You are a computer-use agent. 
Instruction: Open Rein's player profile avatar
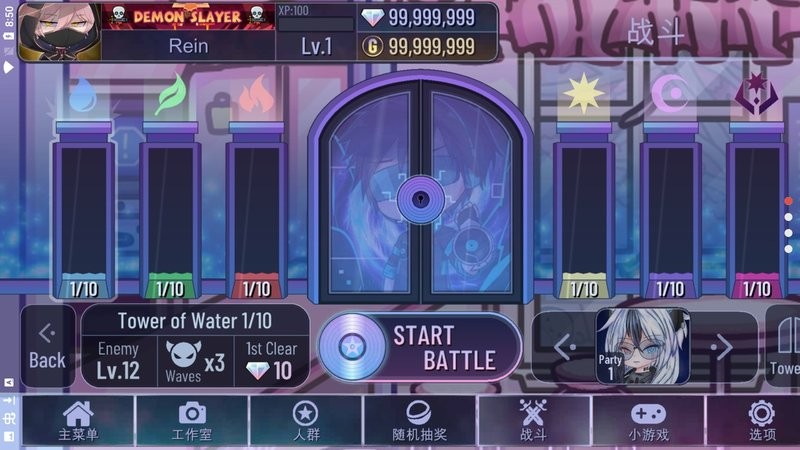60,31
